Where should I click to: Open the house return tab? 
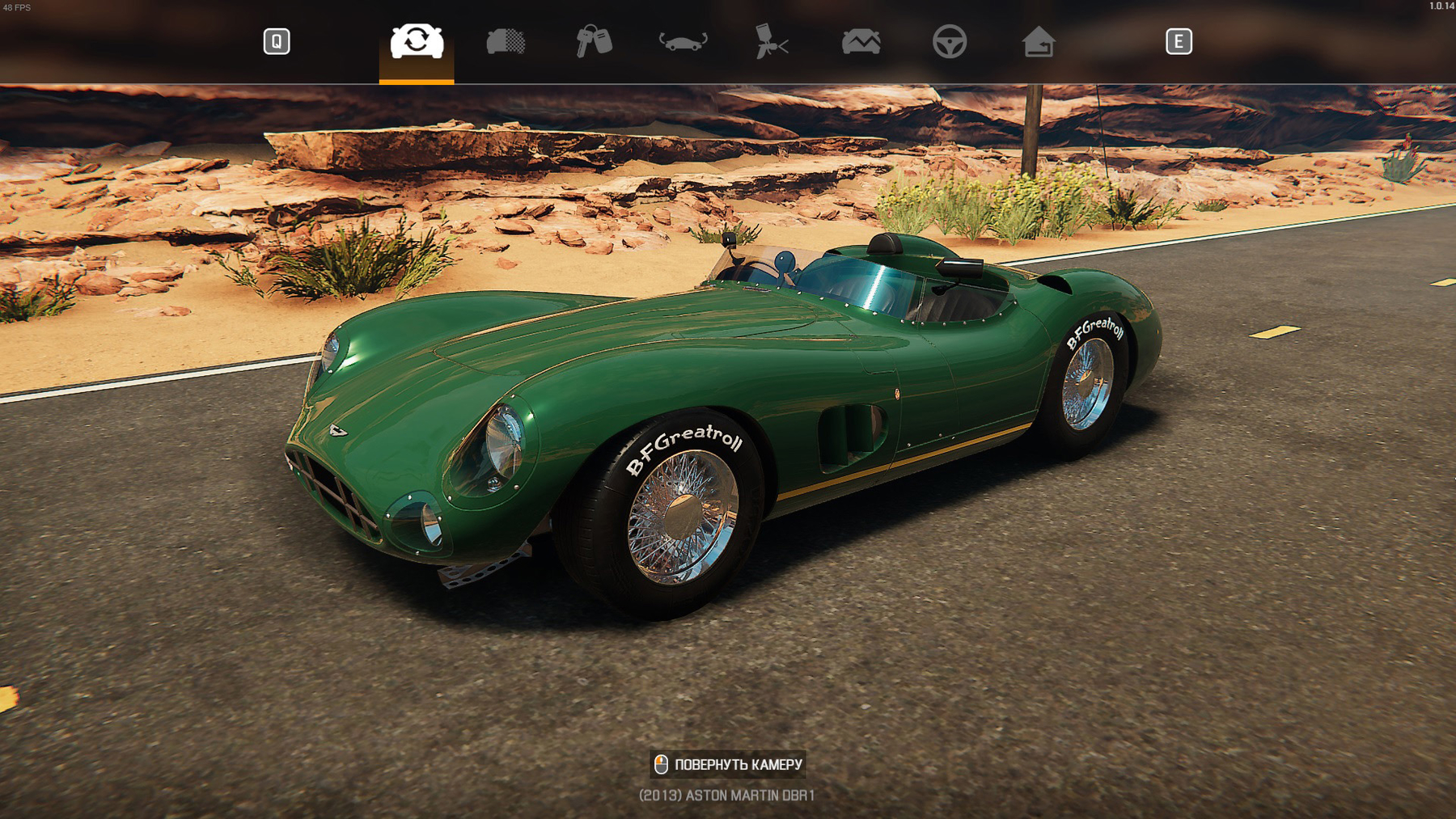tap(1038, 41)
